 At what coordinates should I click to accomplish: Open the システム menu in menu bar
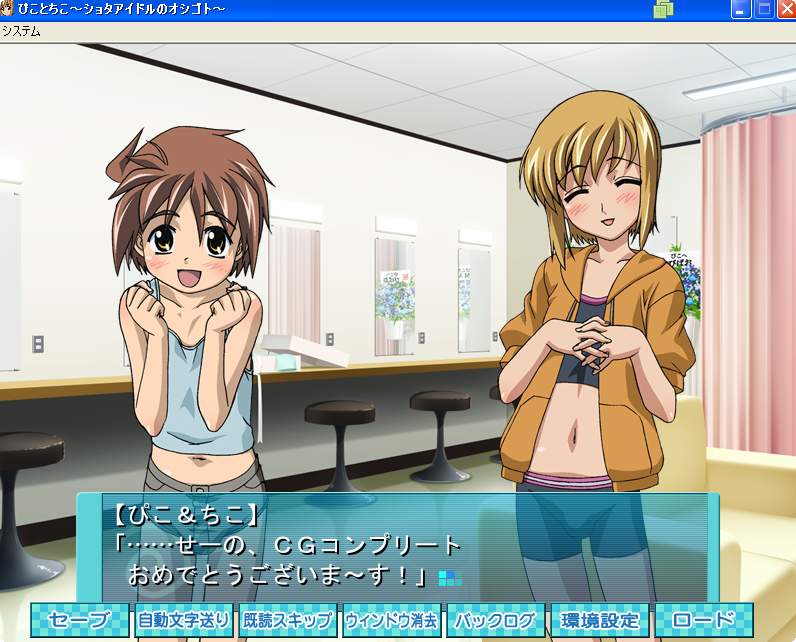(x=21, y=30)
